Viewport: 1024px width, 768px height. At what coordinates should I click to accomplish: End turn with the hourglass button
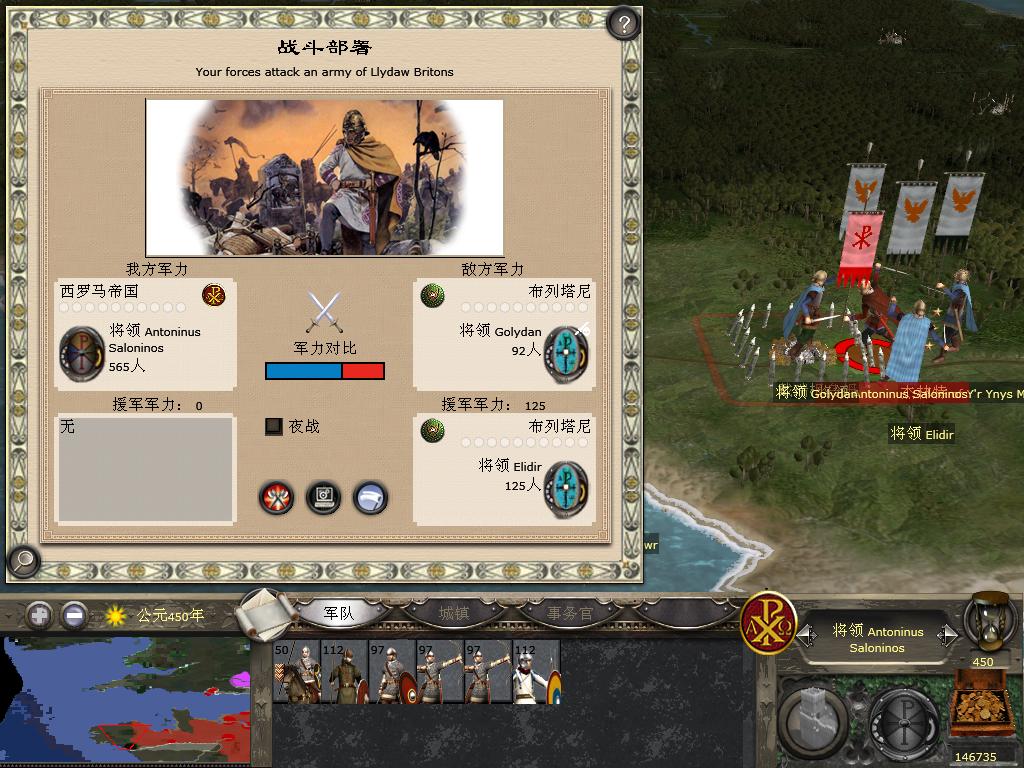click(990, 622)
